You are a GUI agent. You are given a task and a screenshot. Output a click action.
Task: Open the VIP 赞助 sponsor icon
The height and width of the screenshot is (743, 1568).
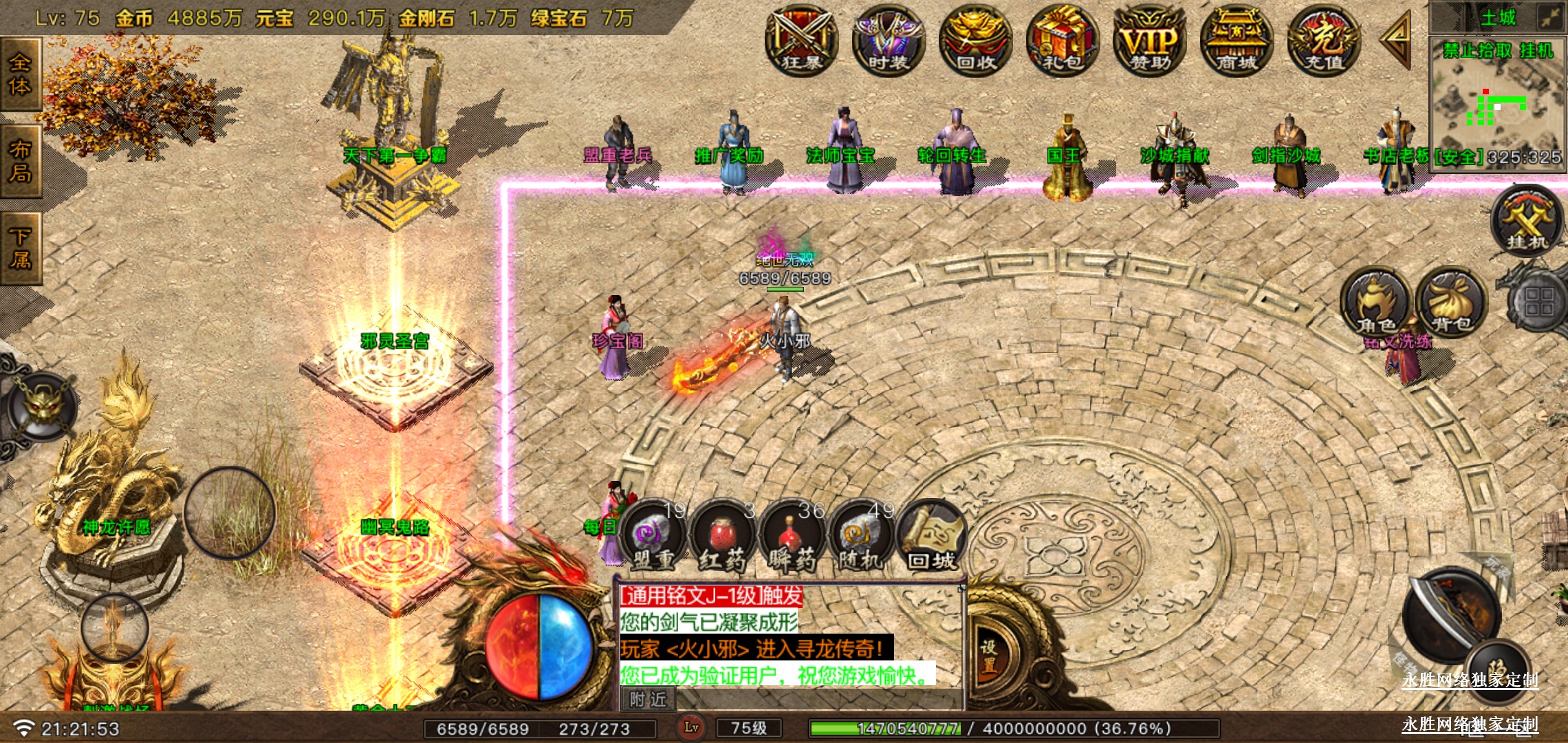pyautogui.click(x=1149, y=40)
